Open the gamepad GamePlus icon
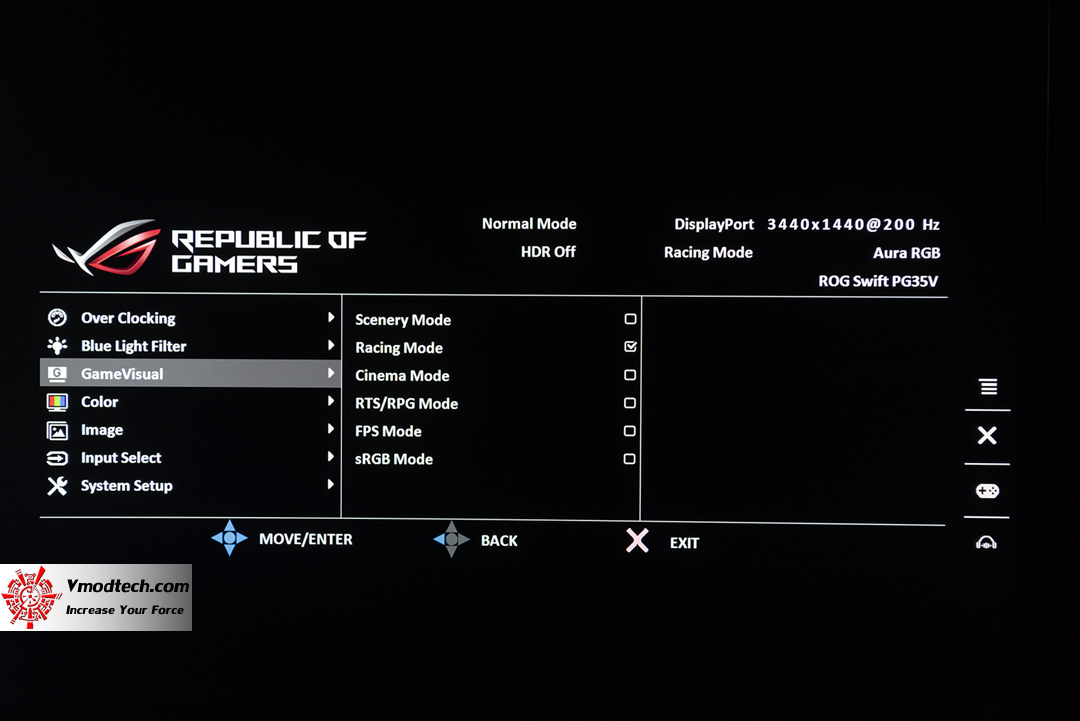Viewport: 1080px width, 721px height. [987, 491]
